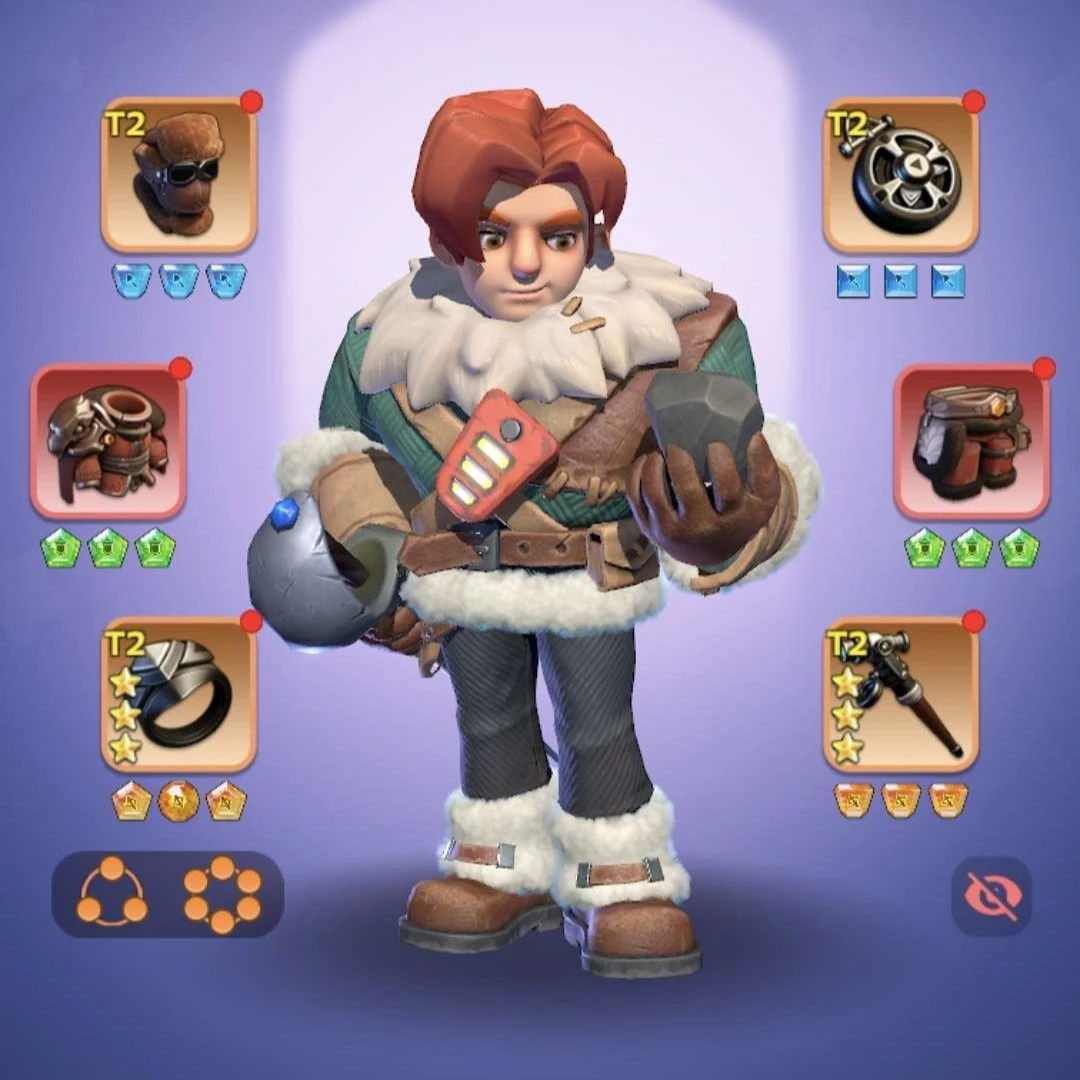The image size is (1080, 1080).
Task: Click the three-node circle icon
Action: tap(111, 893)
